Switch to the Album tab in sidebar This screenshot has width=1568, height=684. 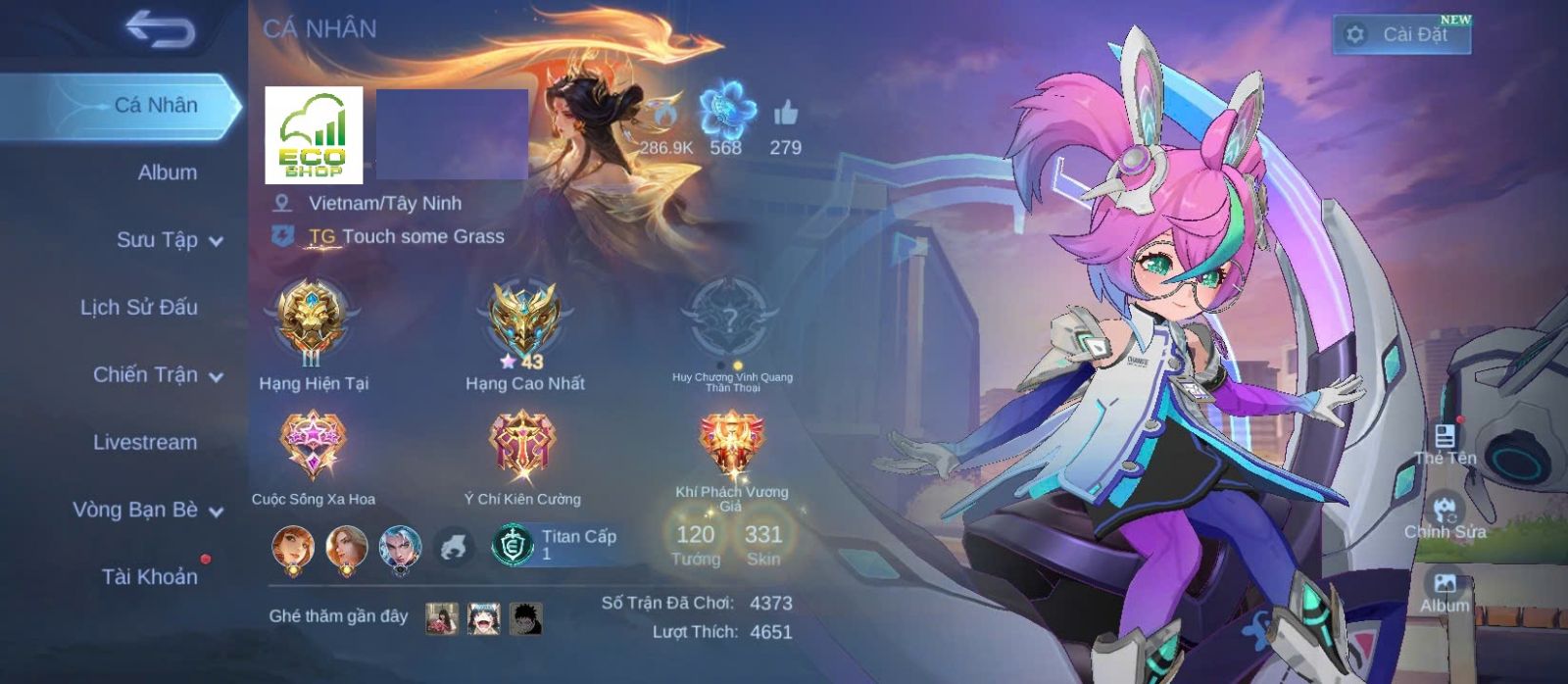(x=167, y=172)
